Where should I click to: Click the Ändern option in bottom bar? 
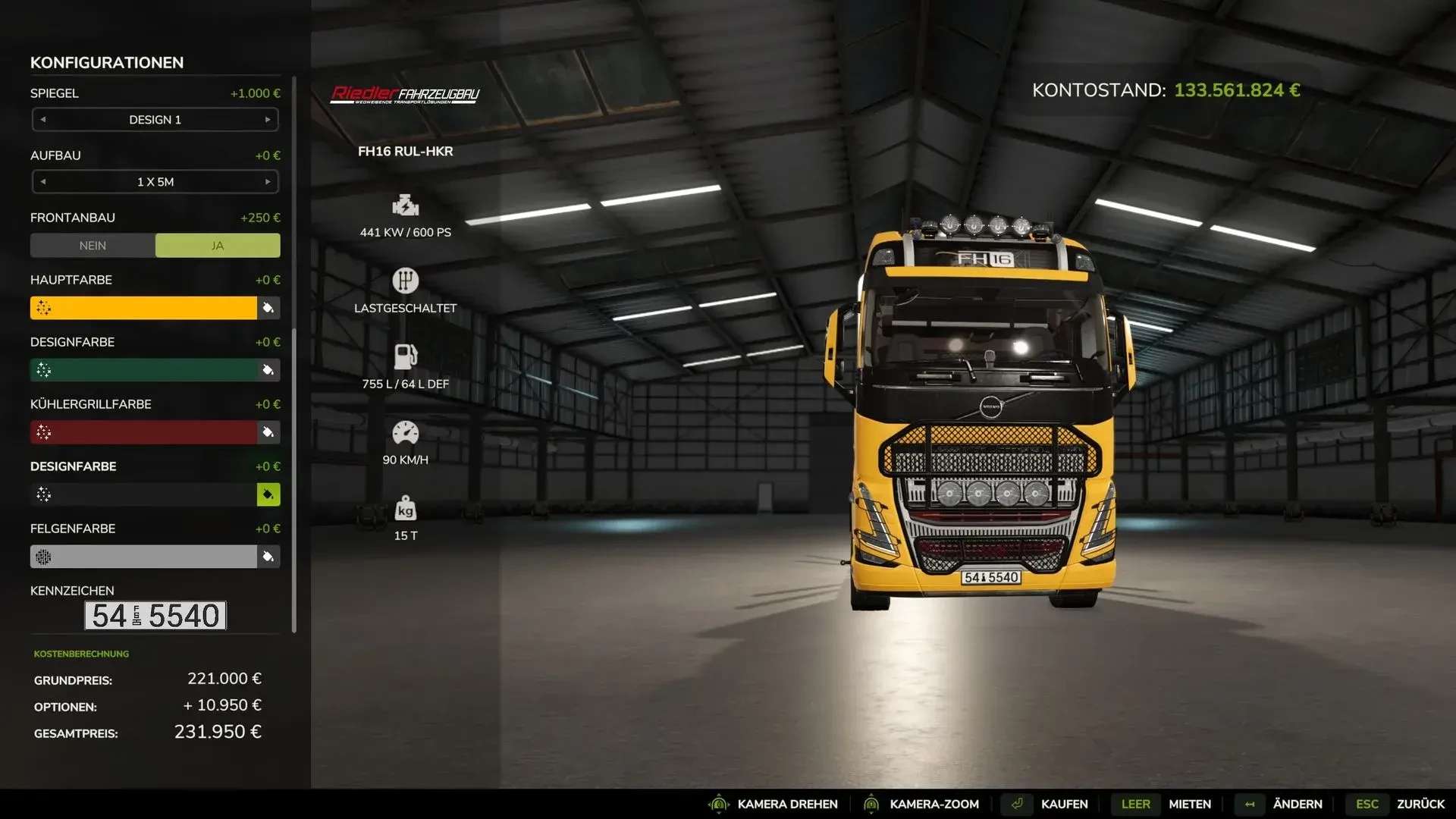(1297, 804)
